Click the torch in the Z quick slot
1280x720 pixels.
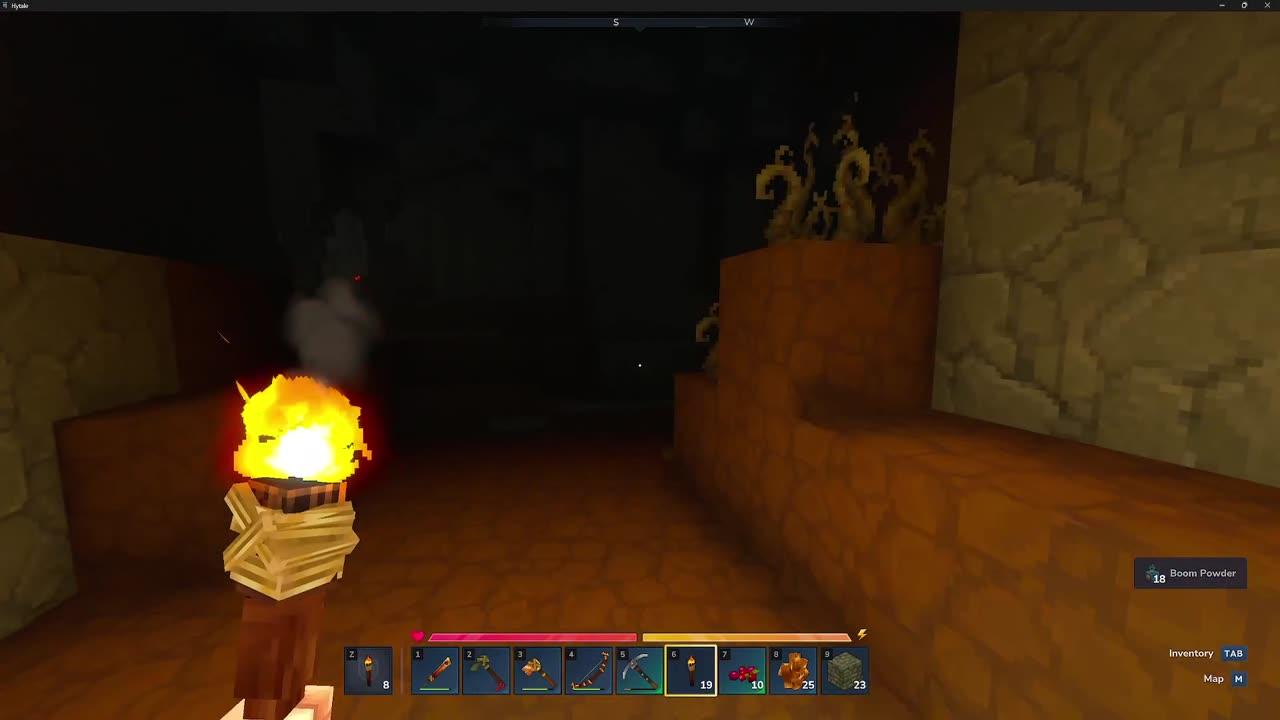click(368, 670)
